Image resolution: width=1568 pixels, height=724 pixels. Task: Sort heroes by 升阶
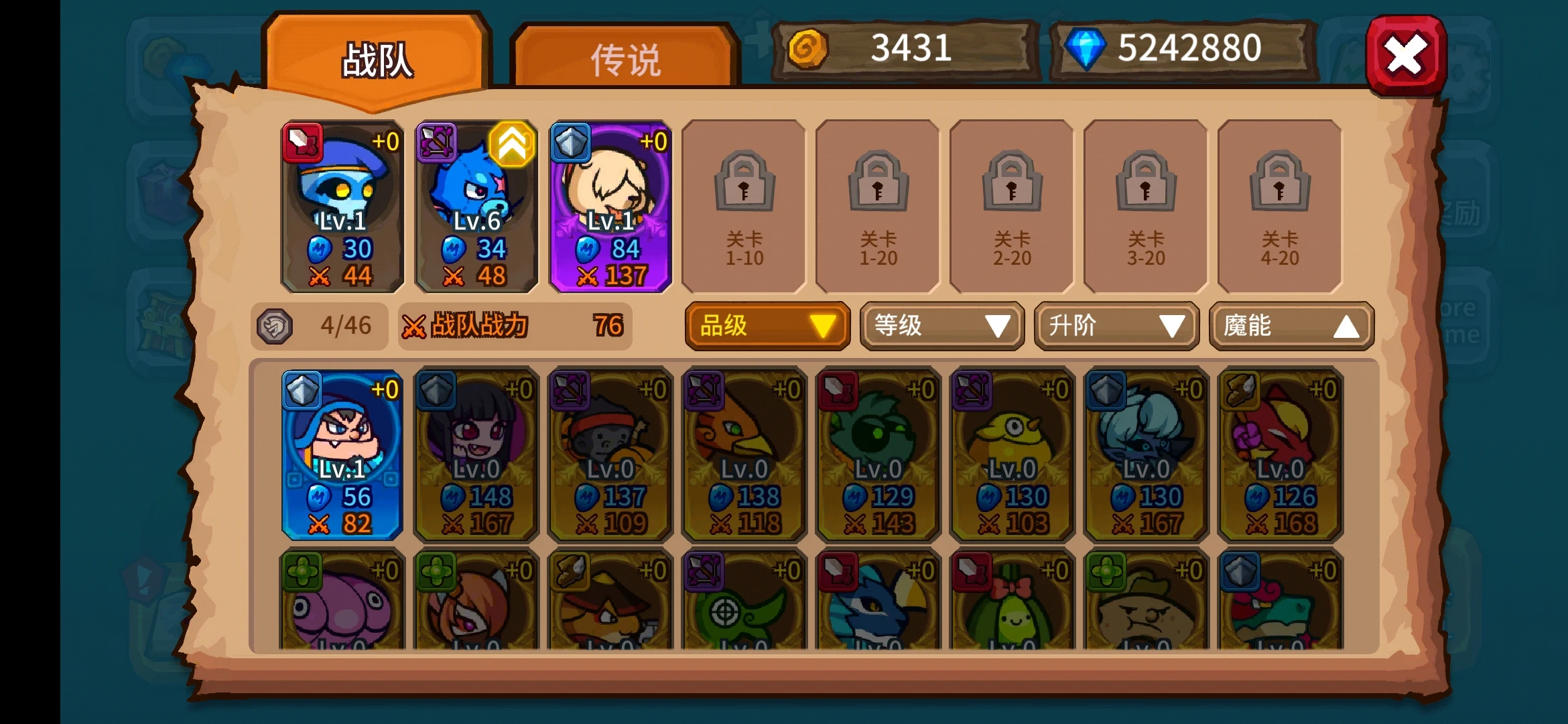1116,326
